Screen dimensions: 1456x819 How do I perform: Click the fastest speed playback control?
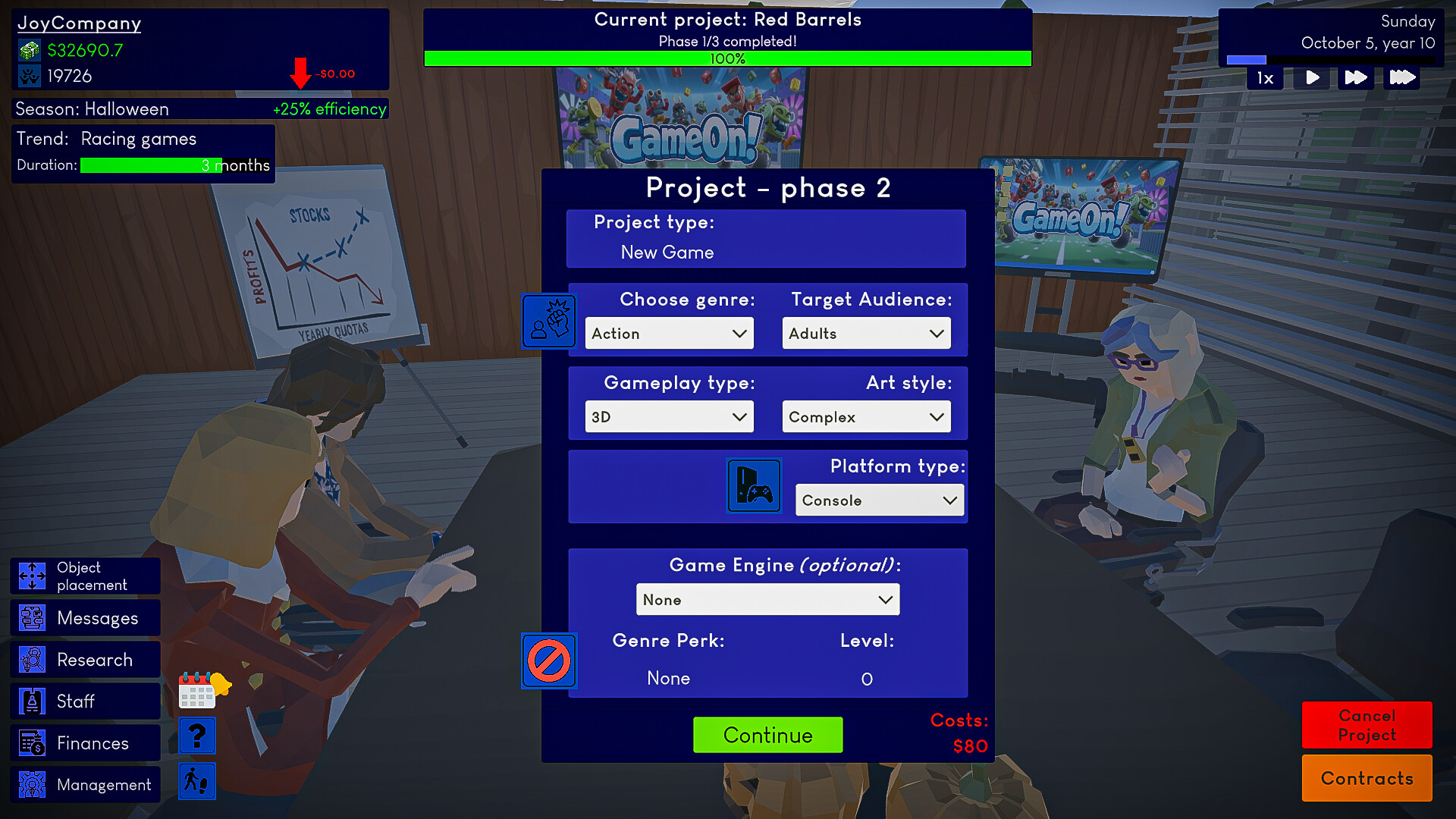(x=1401, y=77)
